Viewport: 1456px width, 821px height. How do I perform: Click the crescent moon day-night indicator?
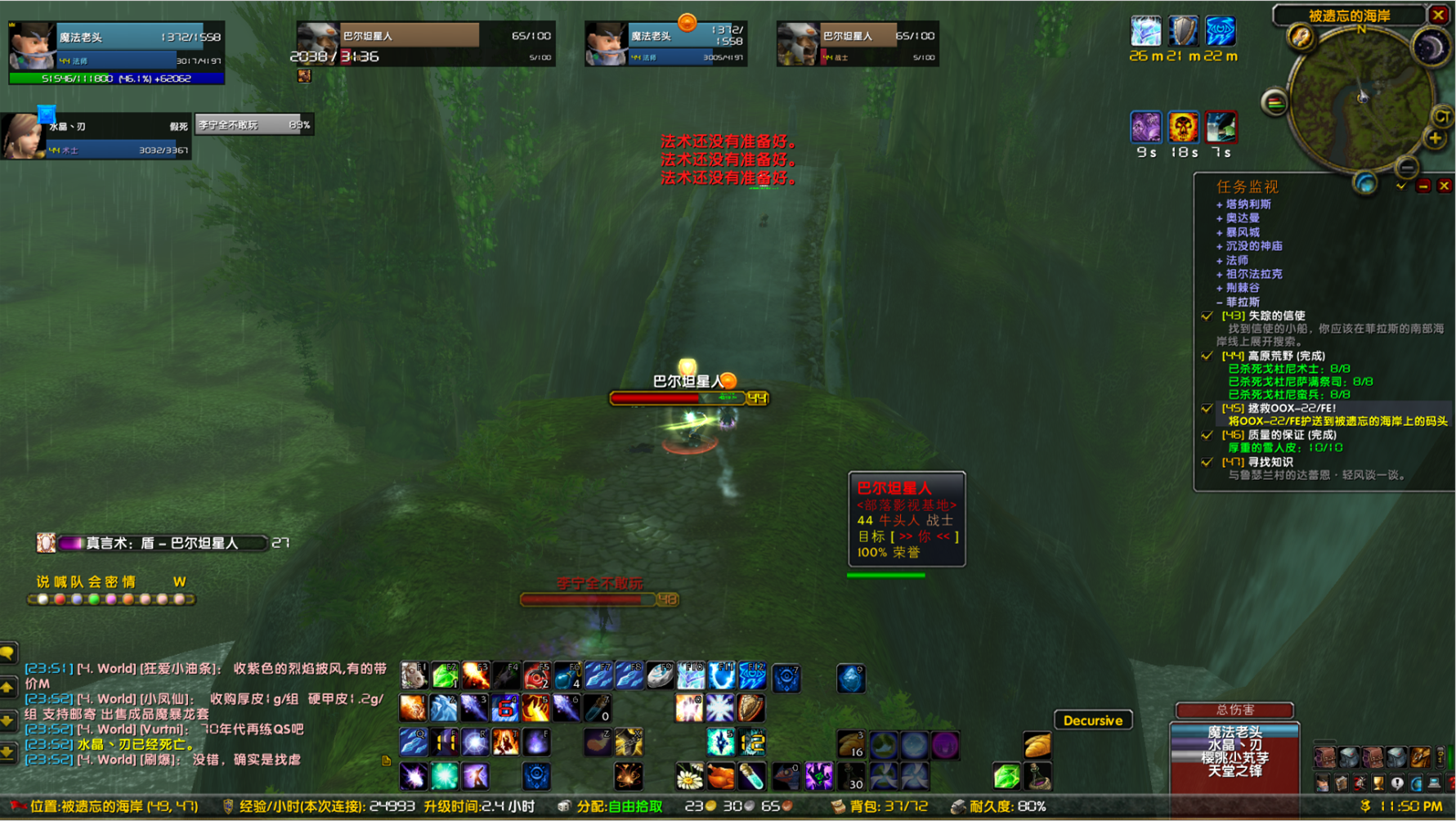point(1431,49)
